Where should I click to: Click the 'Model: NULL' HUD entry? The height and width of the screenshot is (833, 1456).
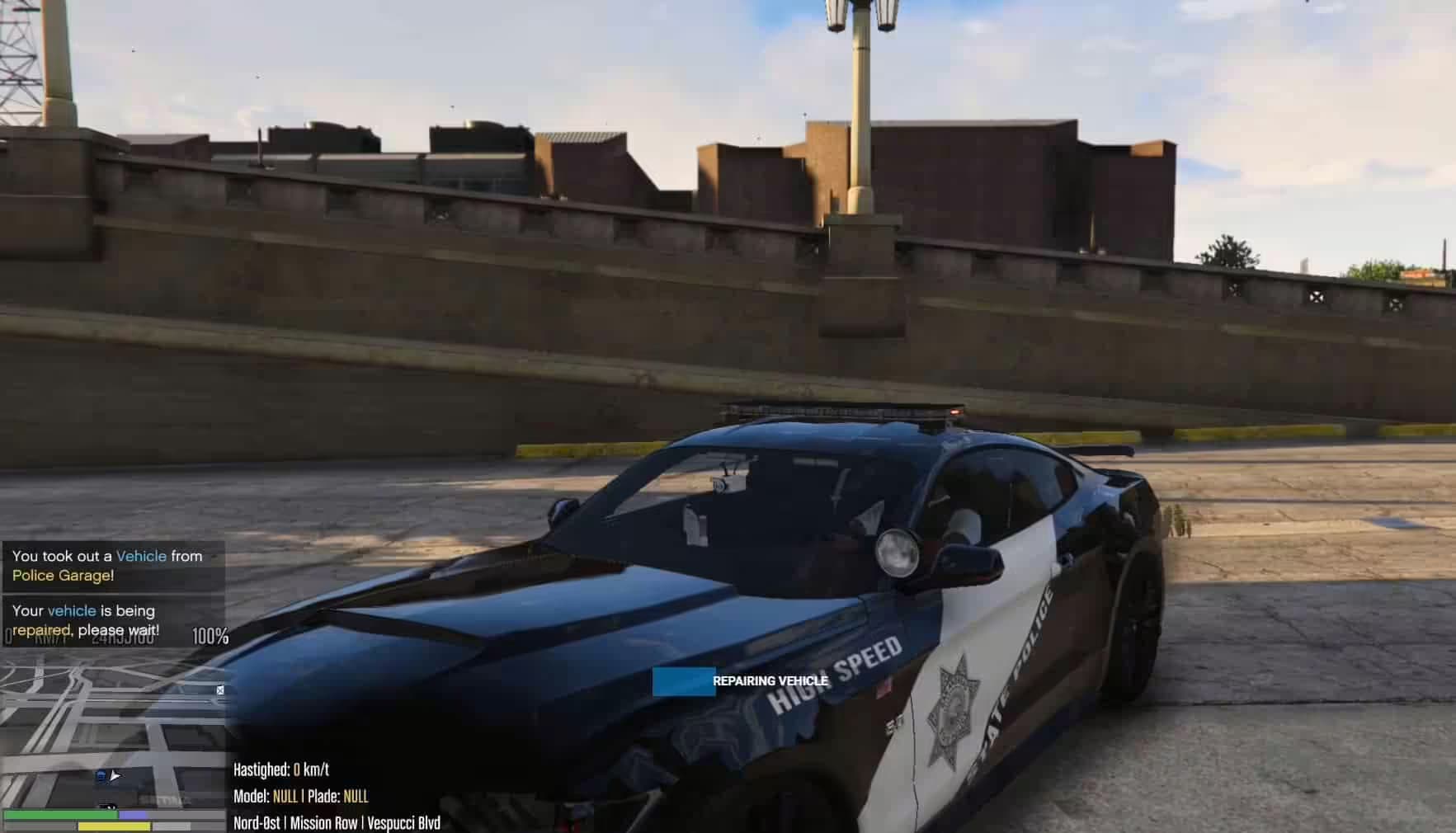267,797
